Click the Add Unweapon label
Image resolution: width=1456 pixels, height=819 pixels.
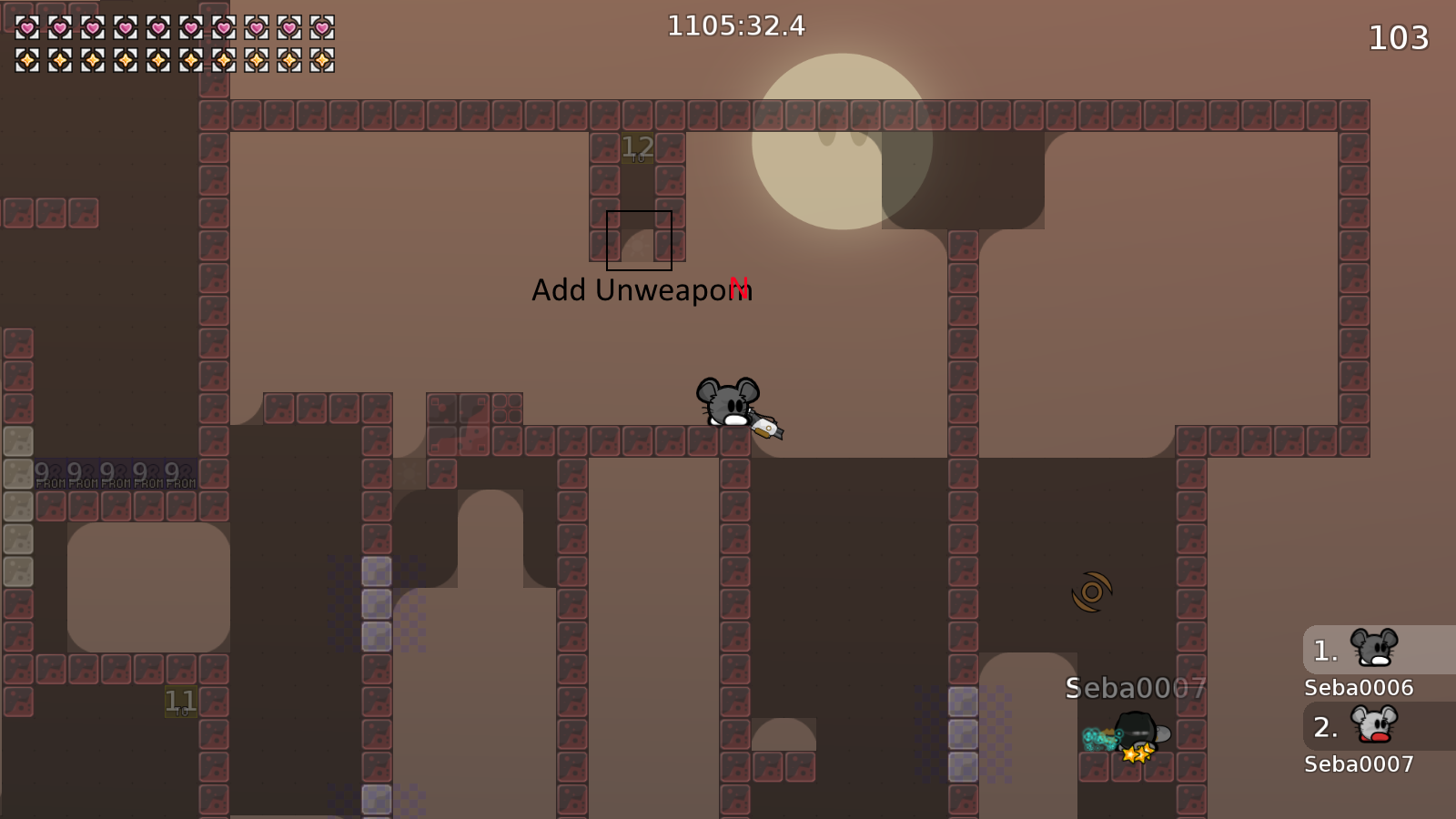coord(642,290)
